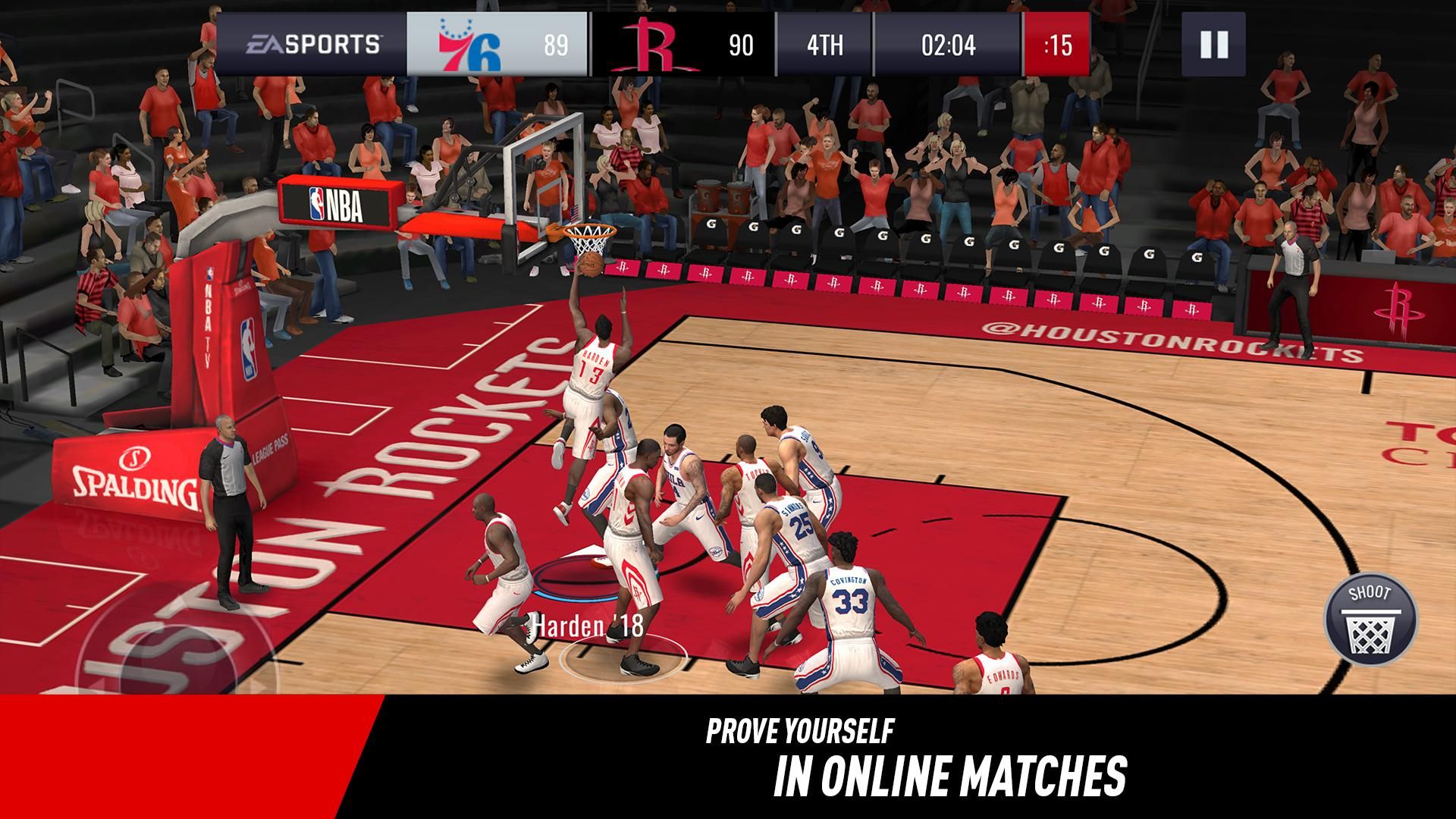
Task: Click the EA Sports logo in the scoreboard
Action: click(x=315, y=43)
